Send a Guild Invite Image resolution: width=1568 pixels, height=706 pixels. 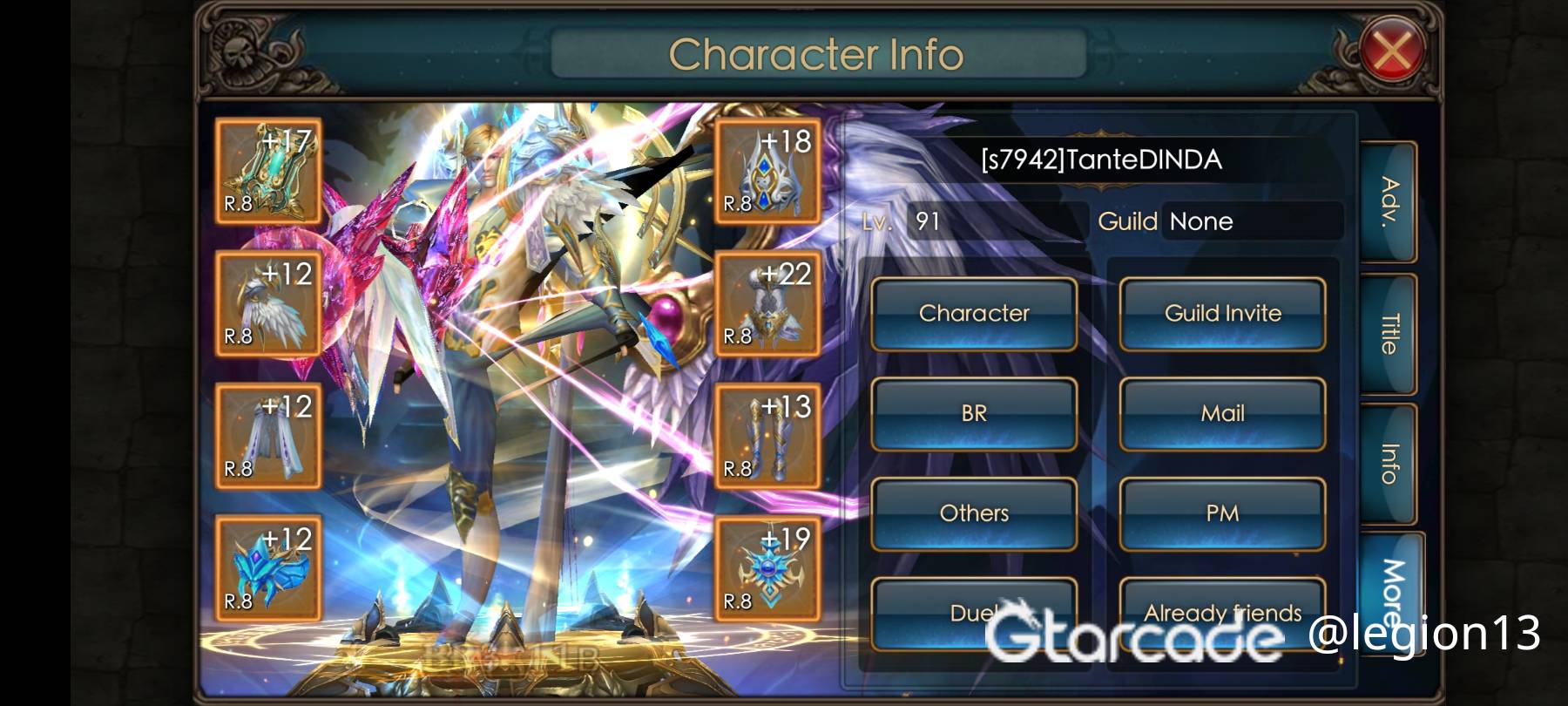(1222, 314)
